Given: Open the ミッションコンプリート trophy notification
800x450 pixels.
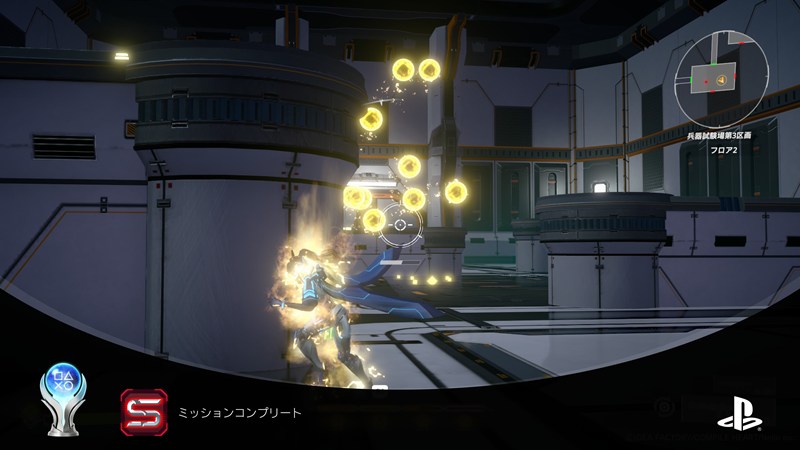Looking at the screenshot, I should coord(239,412).
